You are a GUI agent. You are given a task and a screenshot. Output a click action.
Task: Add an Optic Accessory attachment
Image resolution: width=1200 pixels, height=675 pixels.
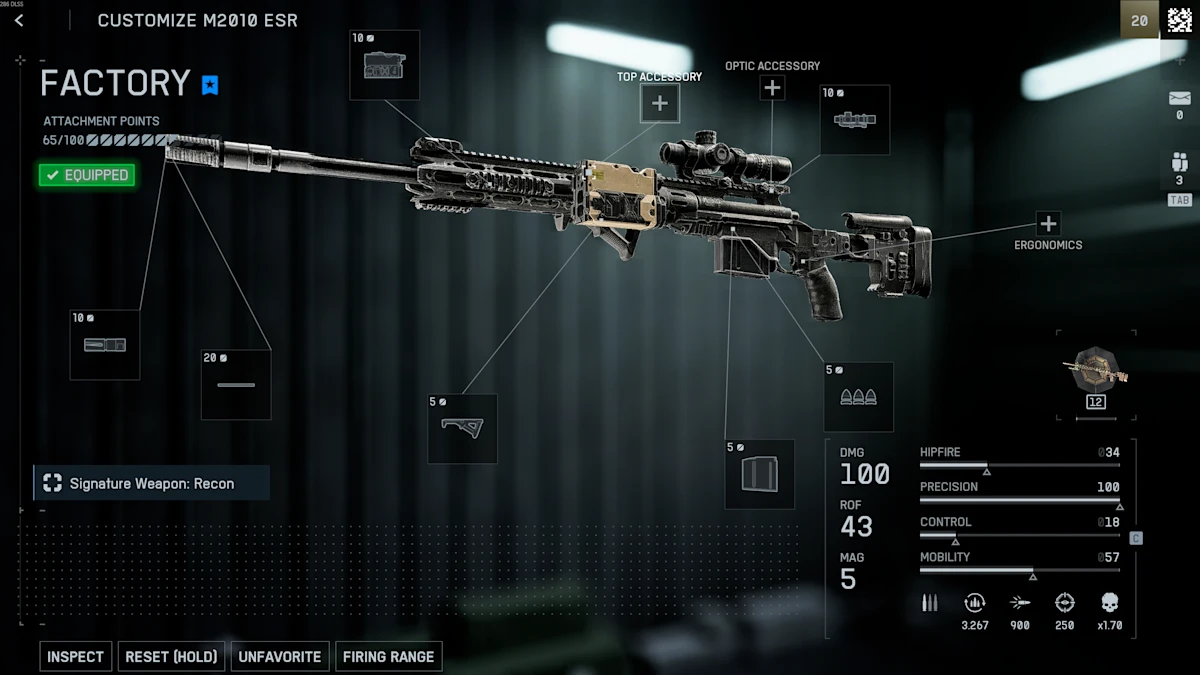[772, 88]
